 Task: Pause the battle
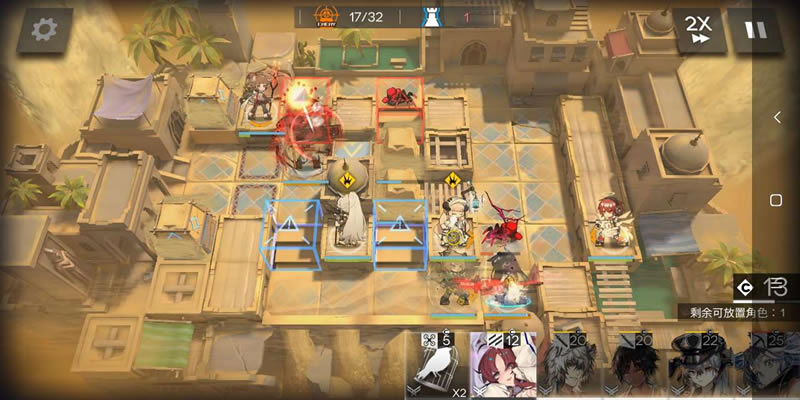(757, 29)
